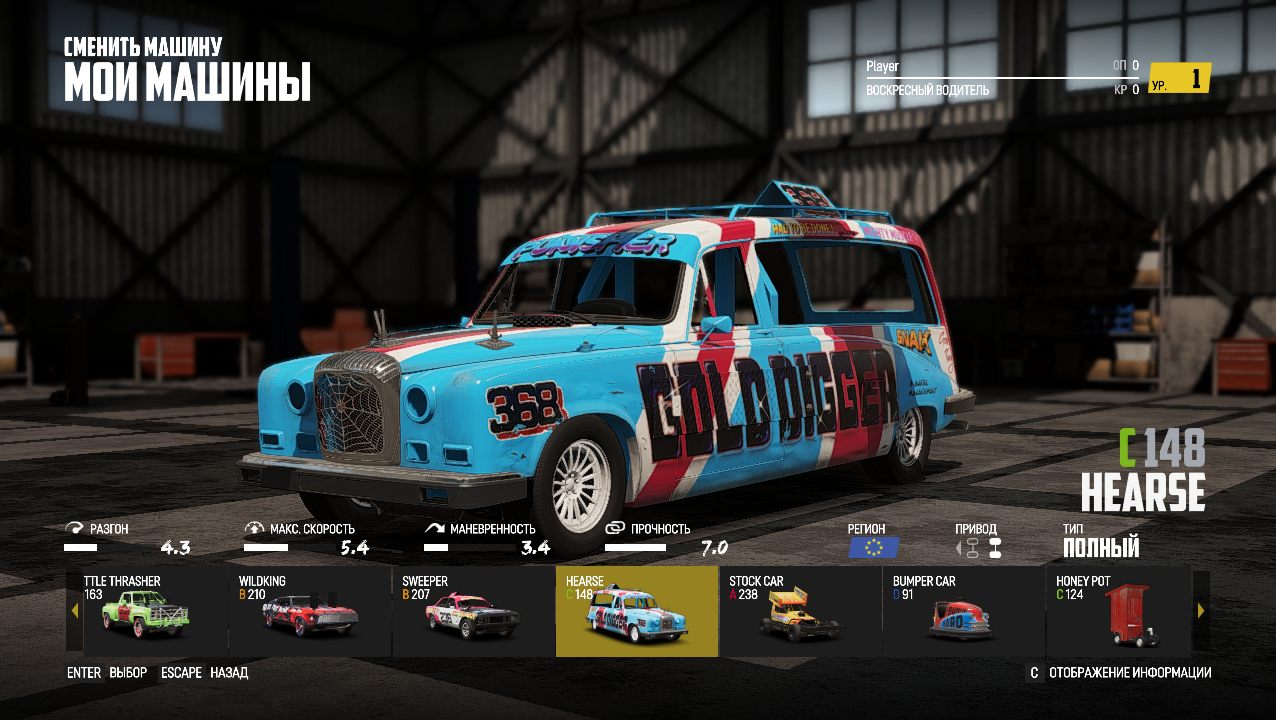The height and width of the screenshot is (720, 1276).
Task: Pick the Sweeper car tile
Action: (x=473, y=612)
